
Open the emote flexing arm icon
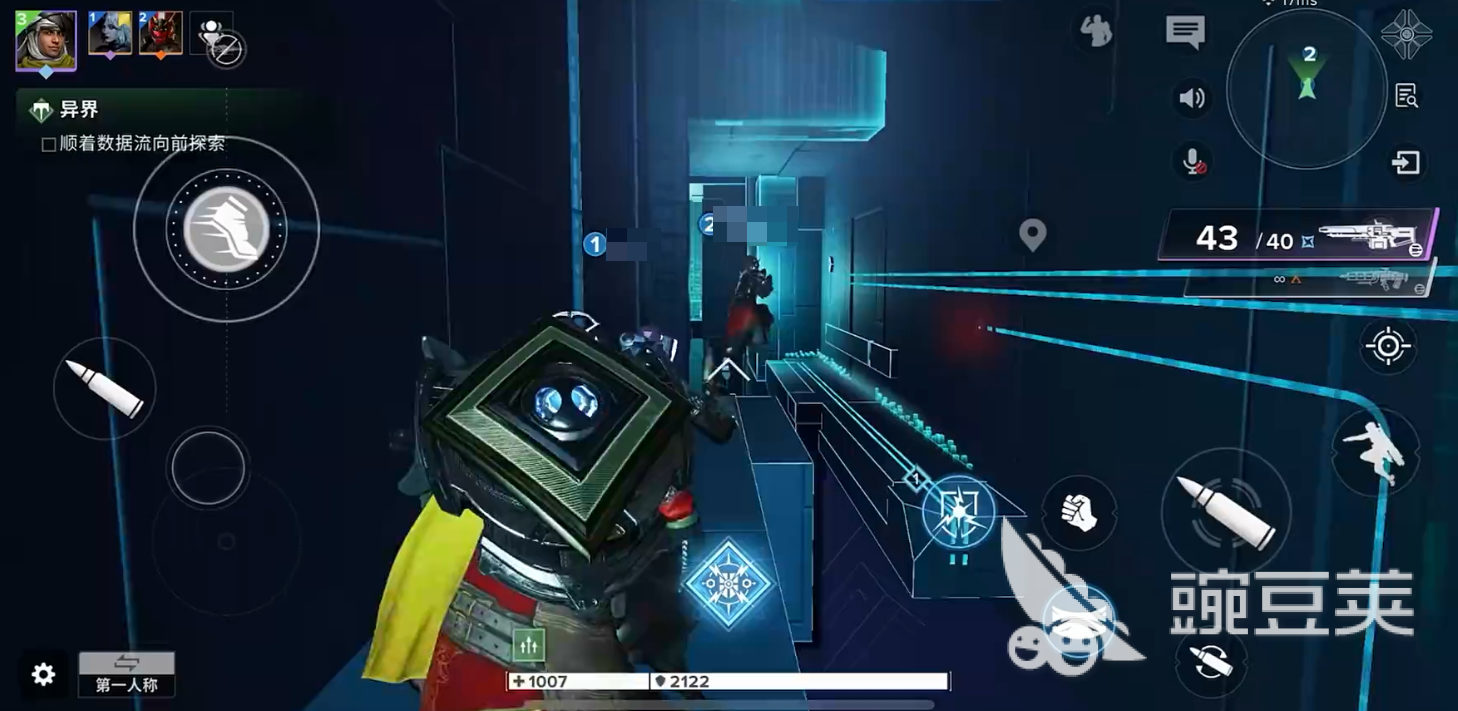1097,32
